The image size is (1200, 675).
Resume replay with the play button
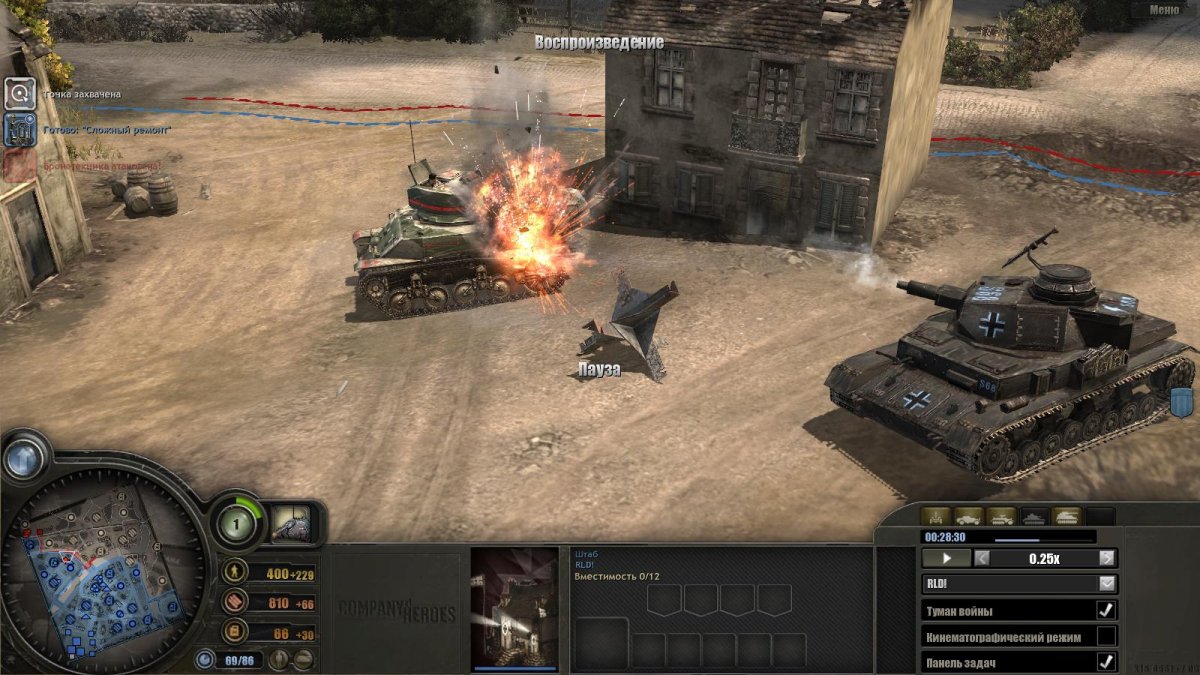tap(945, 559)
